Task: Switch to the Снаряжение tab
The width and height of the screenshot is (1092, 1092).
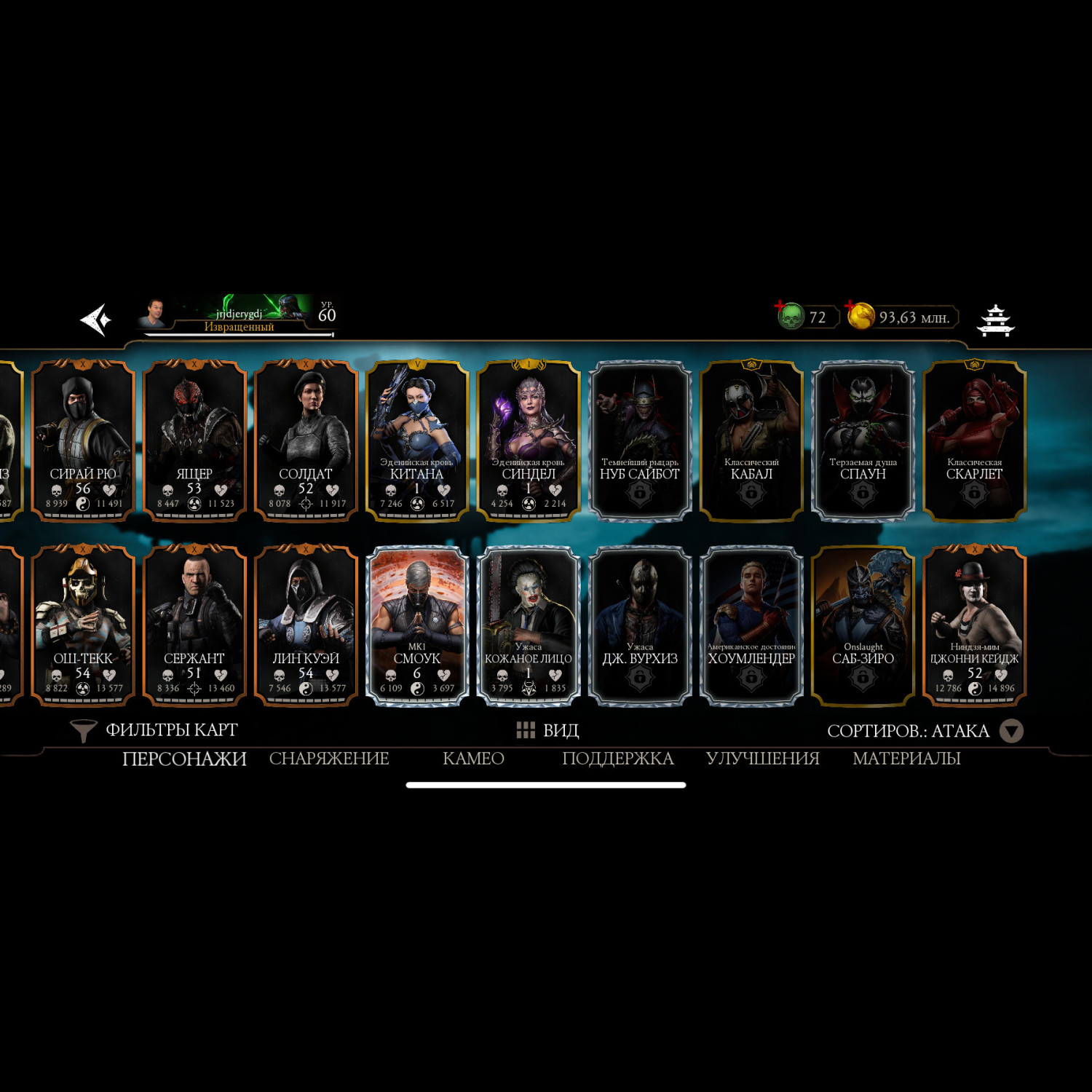Action: coord(329,759)
